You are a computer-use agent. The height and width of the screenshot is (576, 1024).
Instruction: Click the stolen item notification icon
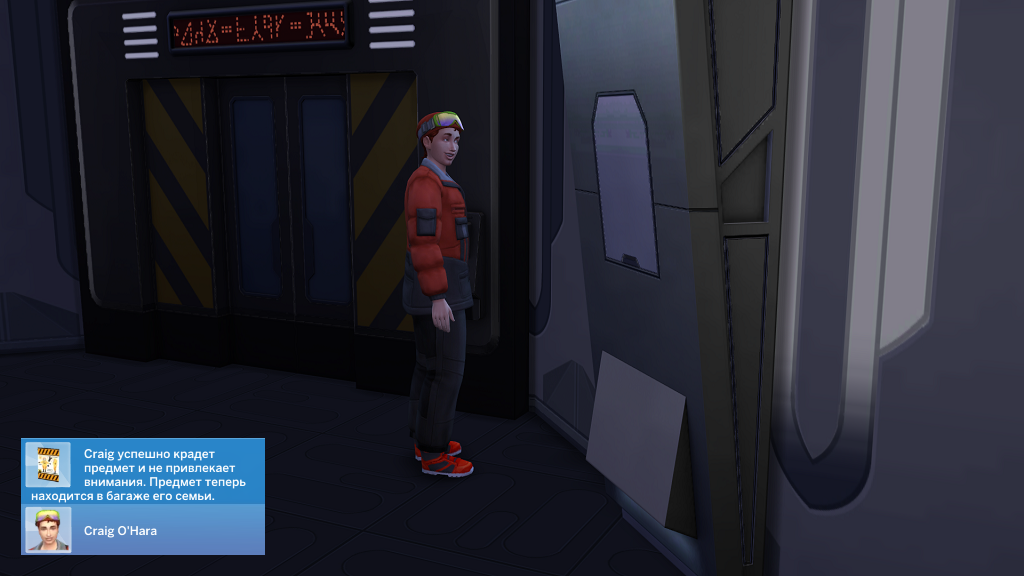point(48,464)
